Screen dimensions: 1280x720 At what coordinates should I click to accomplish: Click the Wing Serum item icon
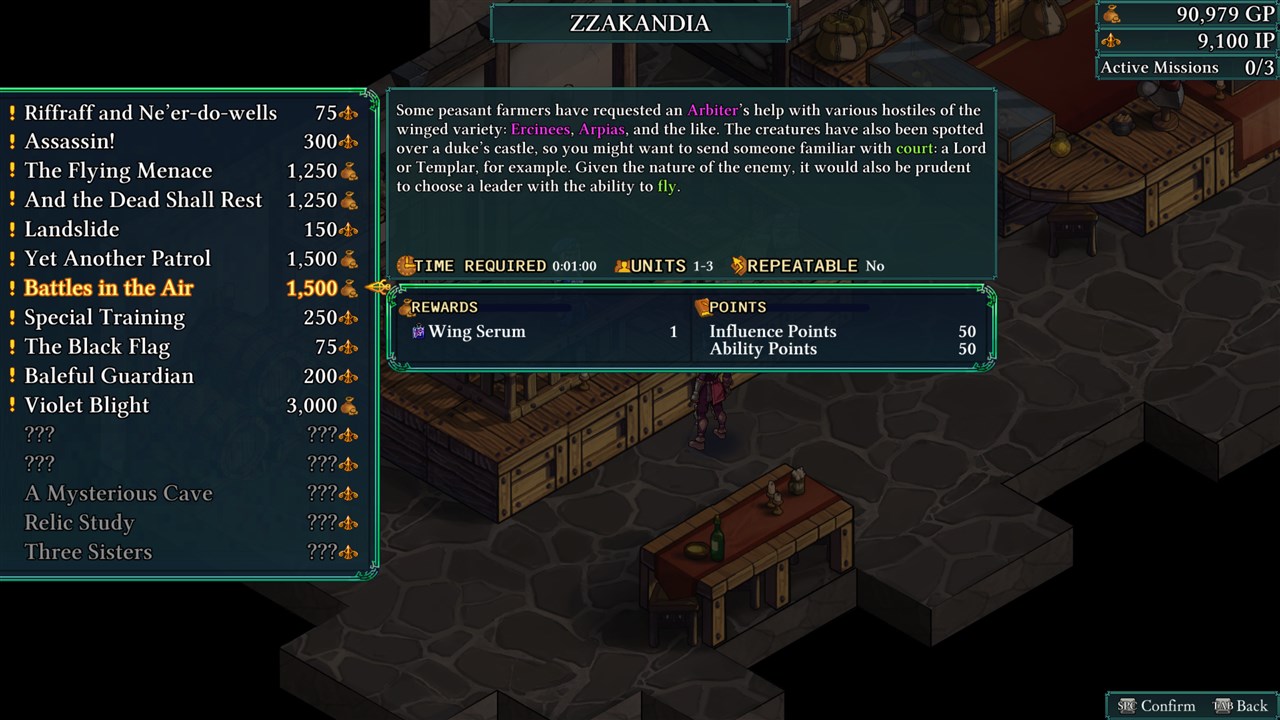[417, 331]
